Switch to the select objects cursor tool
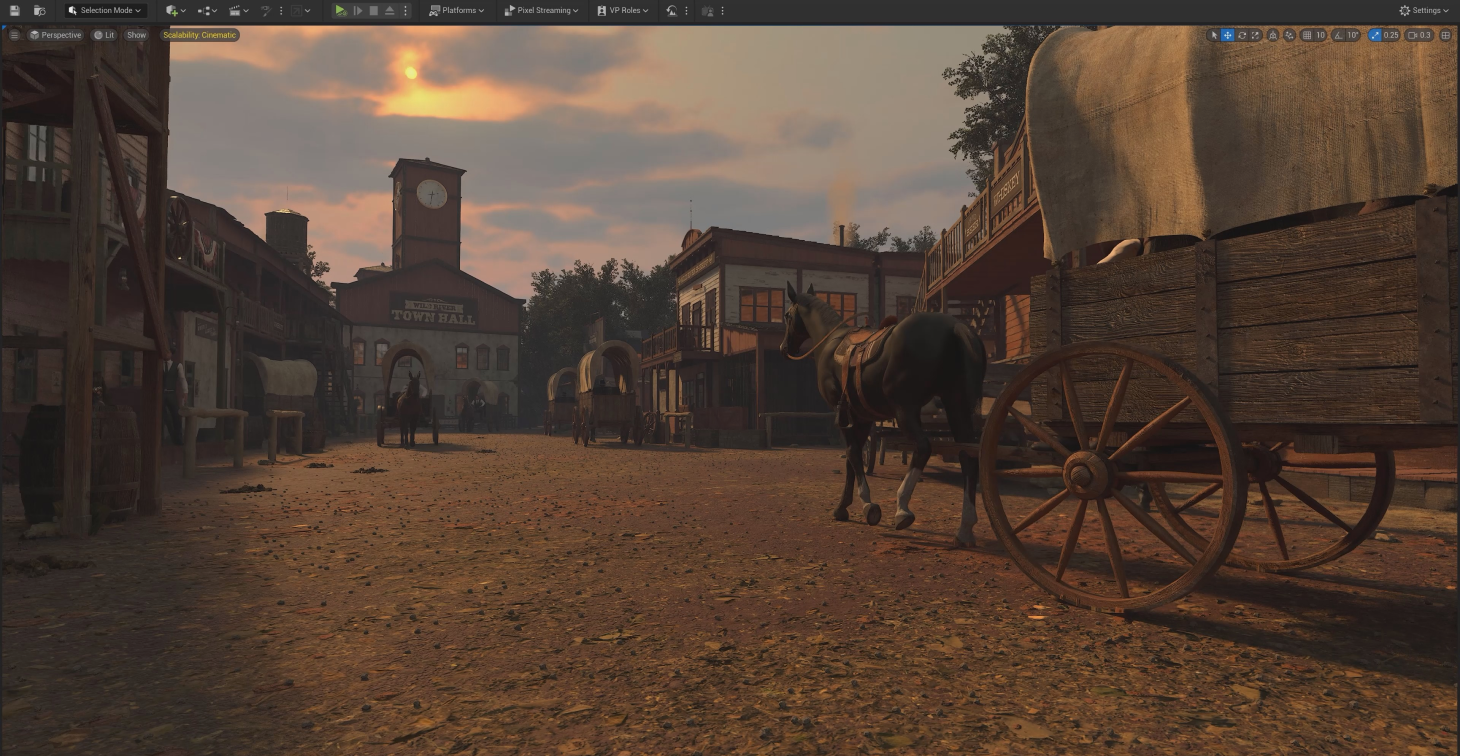The width and height of the screenshot is (1460, 756). tap(1214, 35)
